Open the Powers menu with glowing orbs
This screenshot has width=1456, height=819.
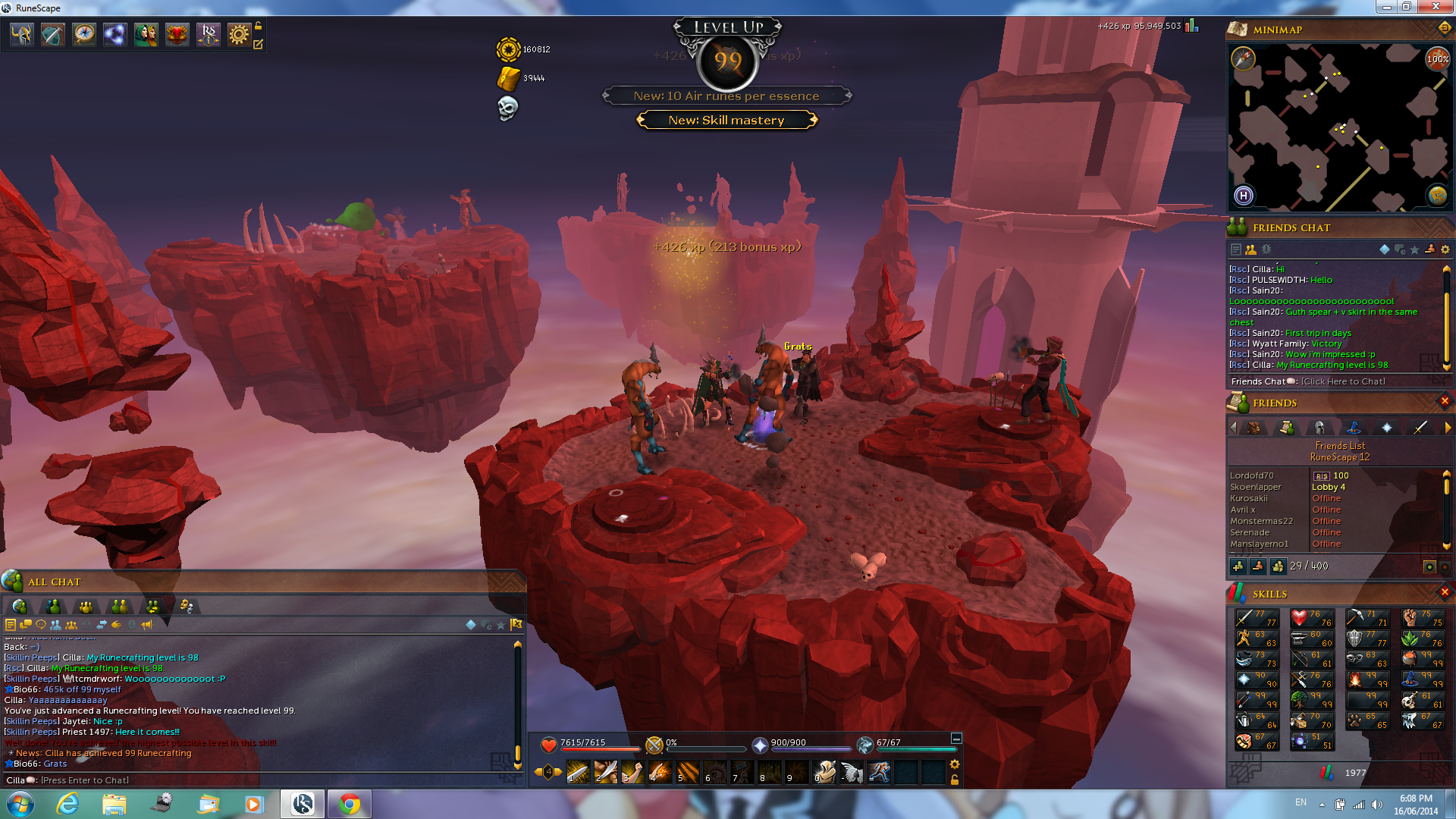pos(115,35)
